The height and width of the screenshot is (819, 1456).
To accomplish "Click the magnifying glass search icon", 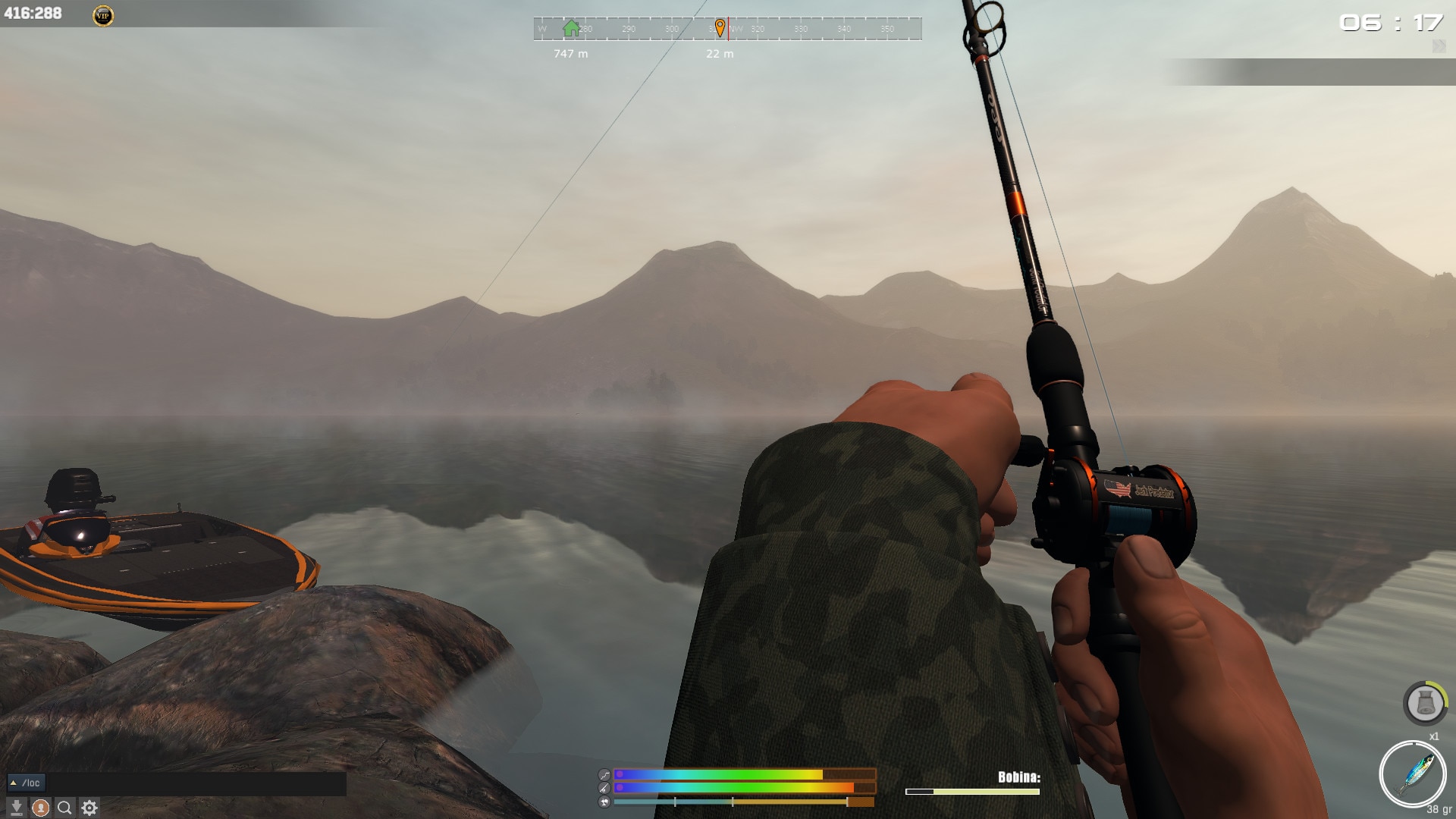I will pos(65,808).
